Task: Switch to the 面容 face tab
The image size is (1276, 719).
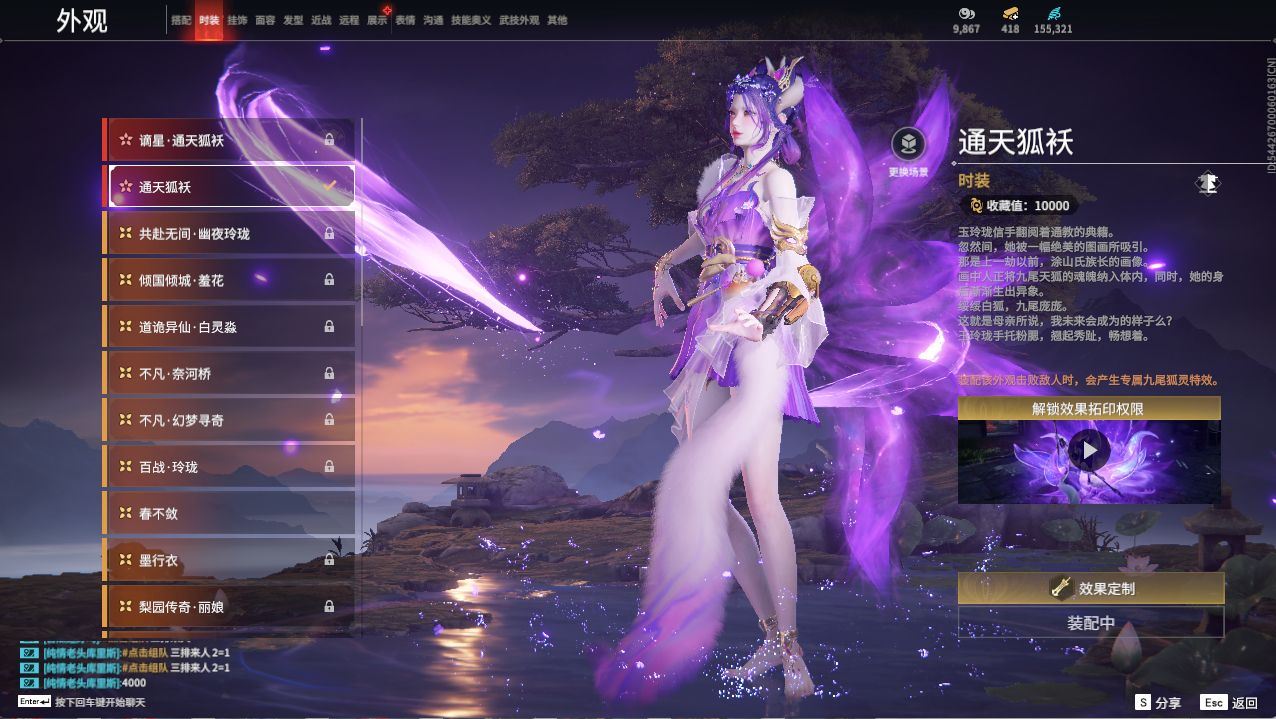Action: pos(265,20)
